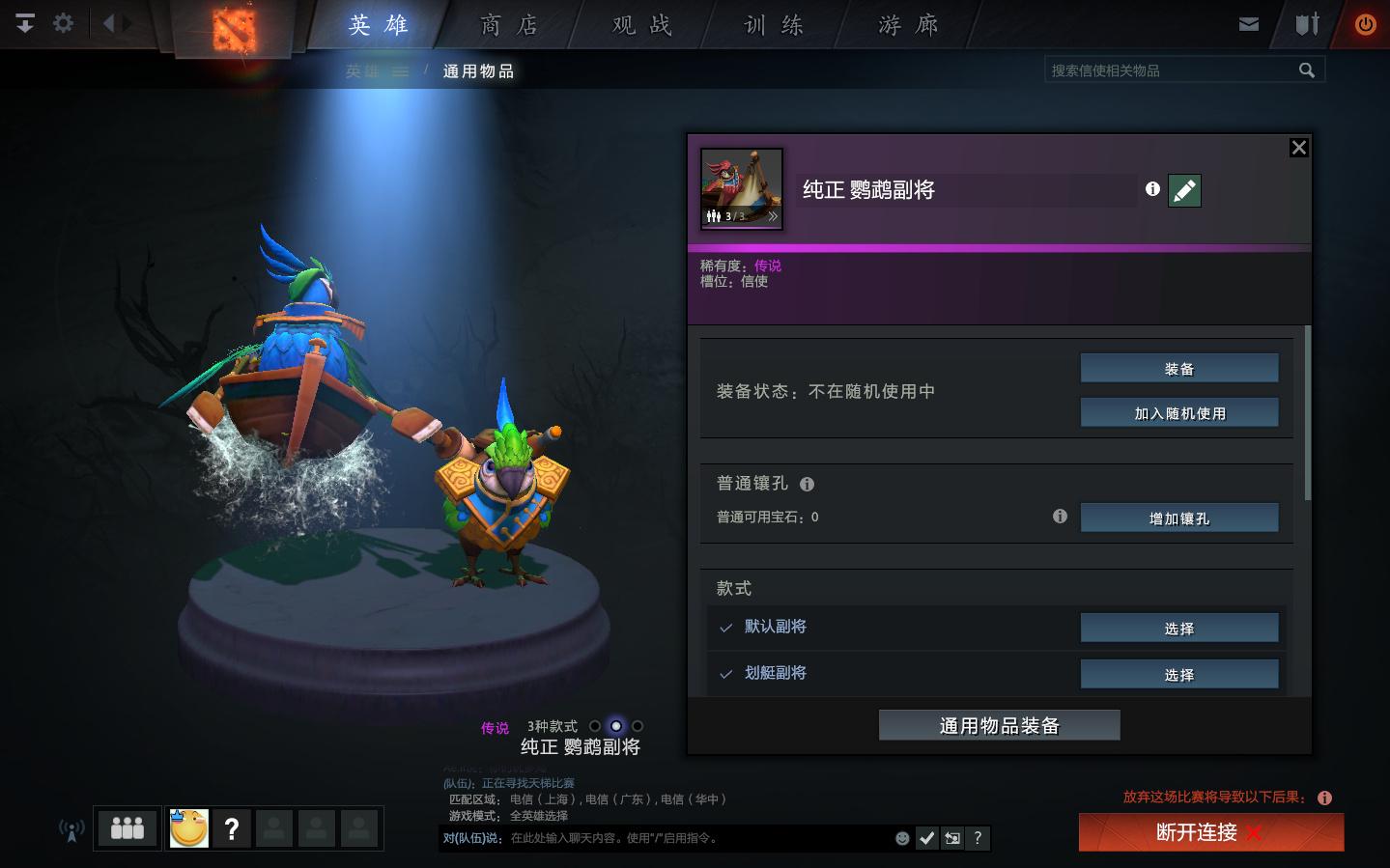
Task: Equip the courier with 装备 button
Action: coord(1178,369)
